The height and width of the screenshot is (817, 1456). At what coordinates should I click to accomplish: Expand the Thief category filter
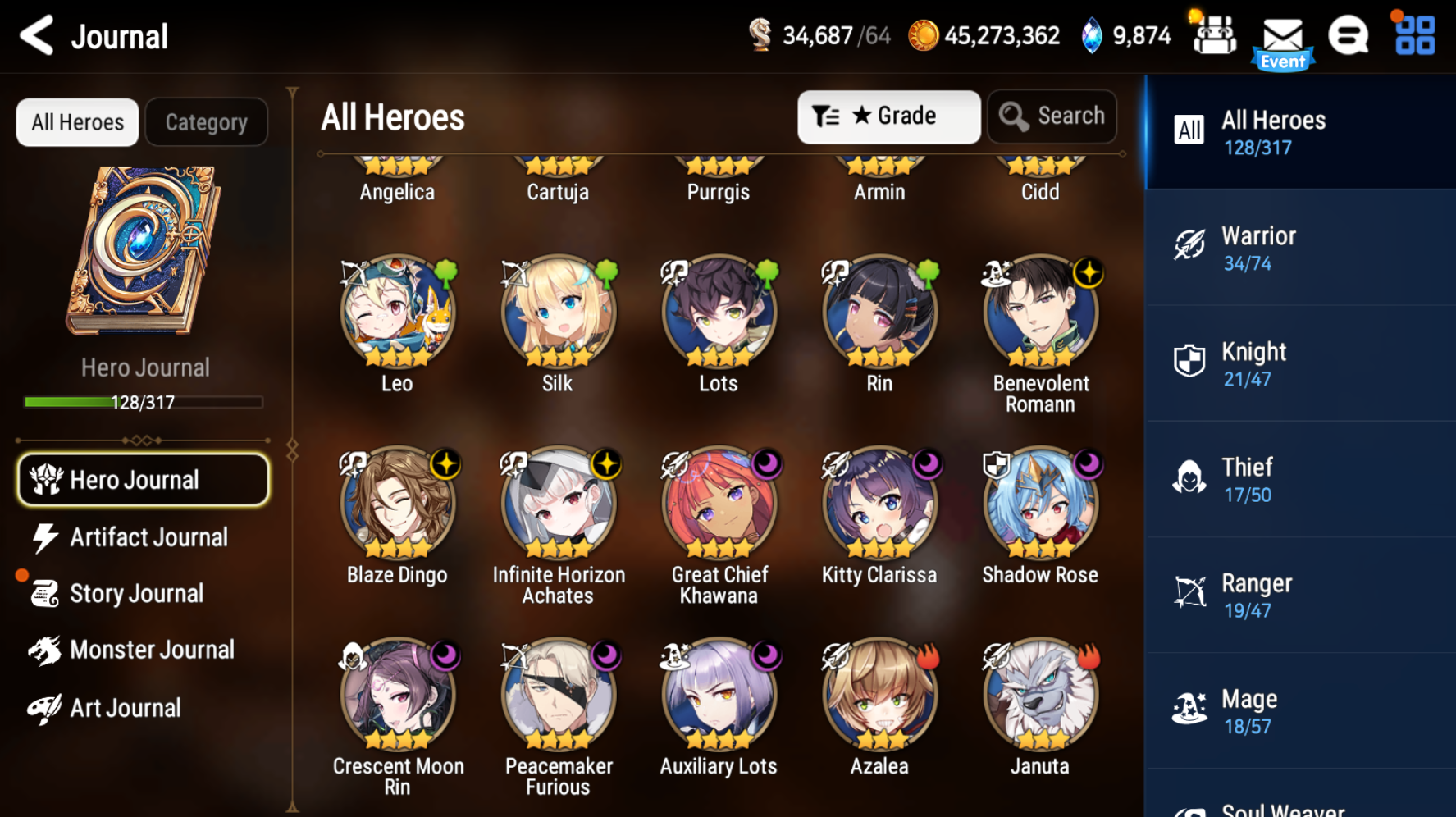1189,477
